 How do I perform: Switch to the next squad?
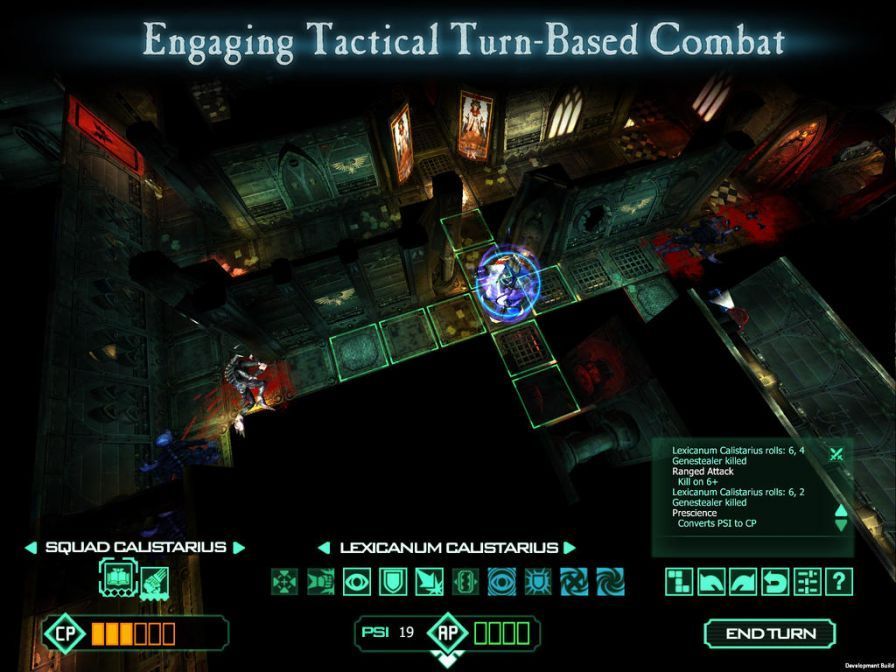[x=239, y=548]
